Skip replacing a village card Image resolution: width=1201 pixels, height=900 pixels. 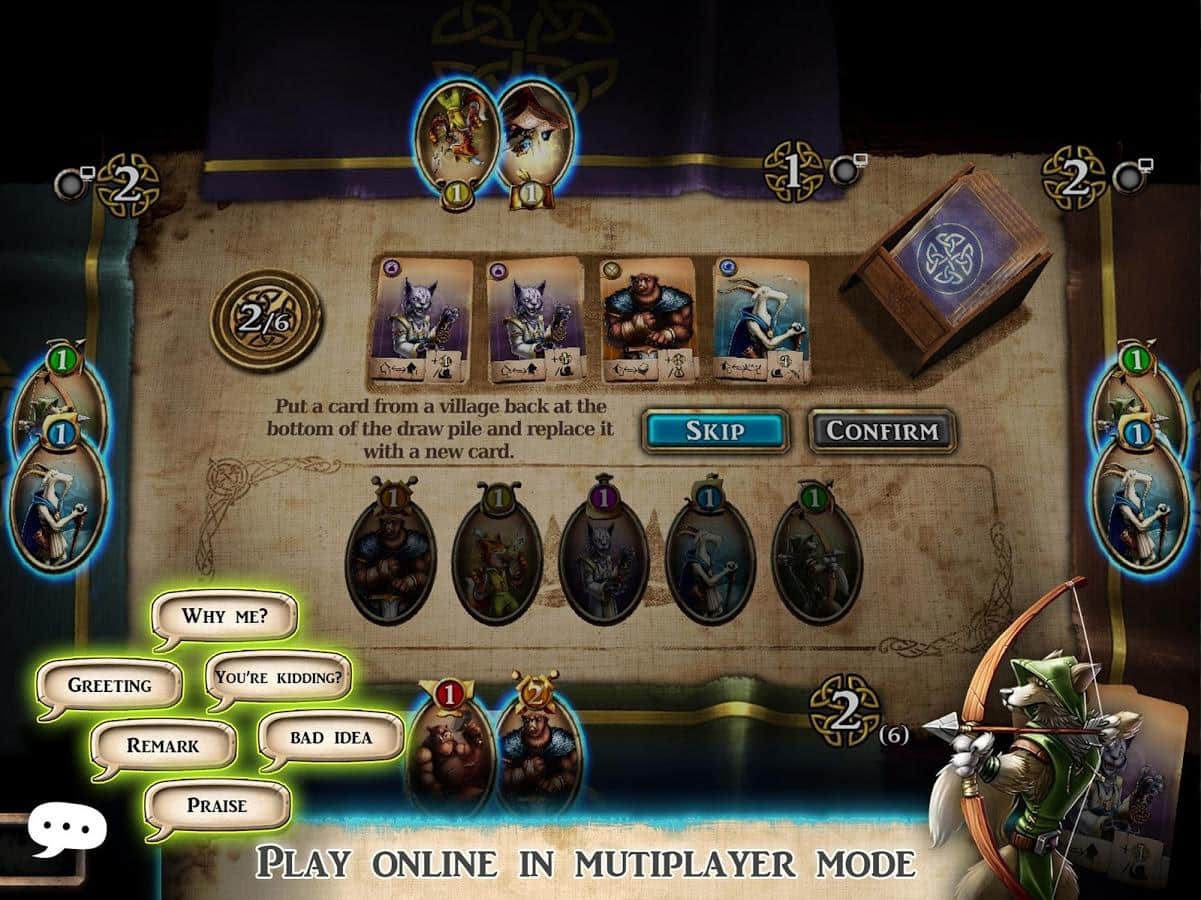tap(714, 430)
